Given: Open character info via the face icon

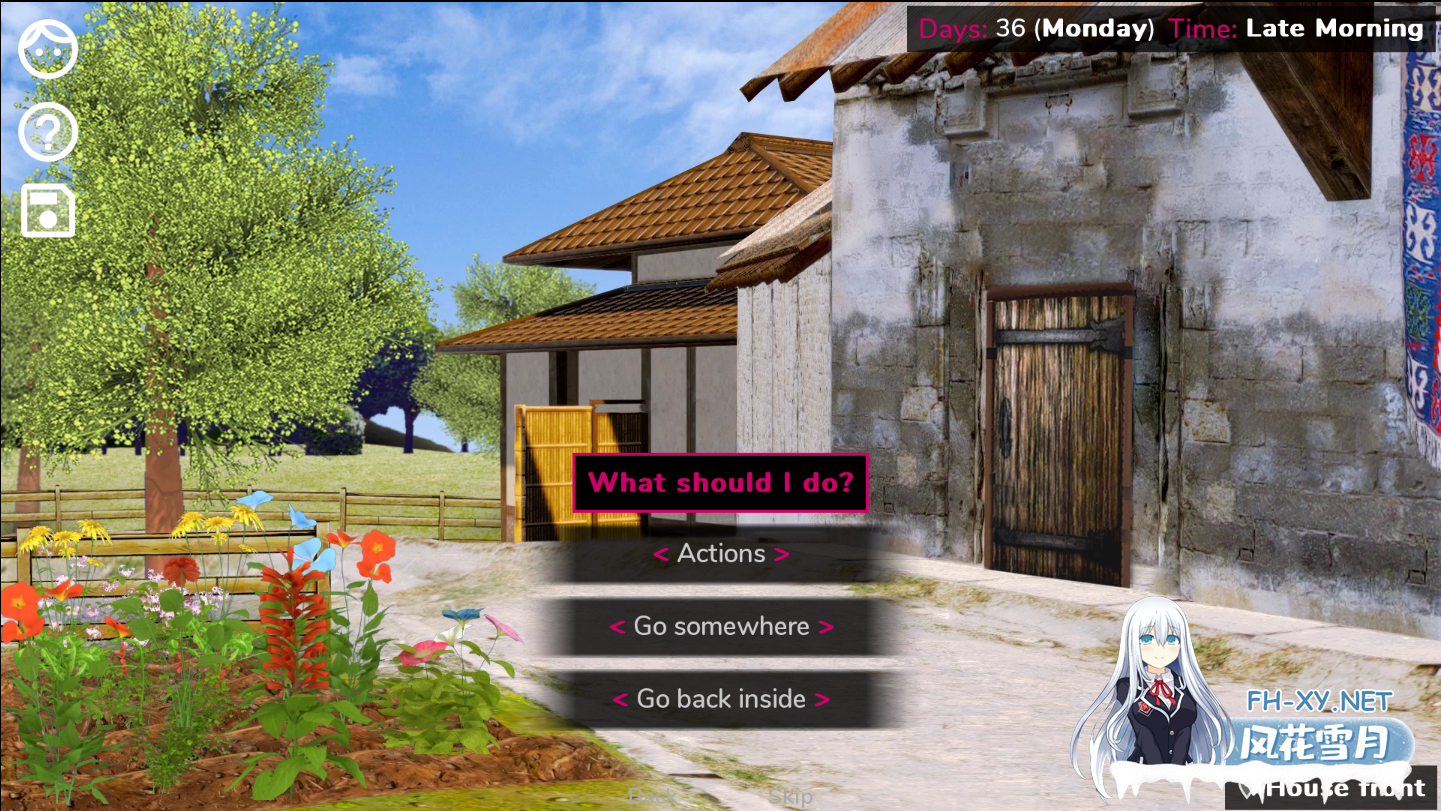Looking at the screenshot, I should pyautogui.click(x=47, y=48).
